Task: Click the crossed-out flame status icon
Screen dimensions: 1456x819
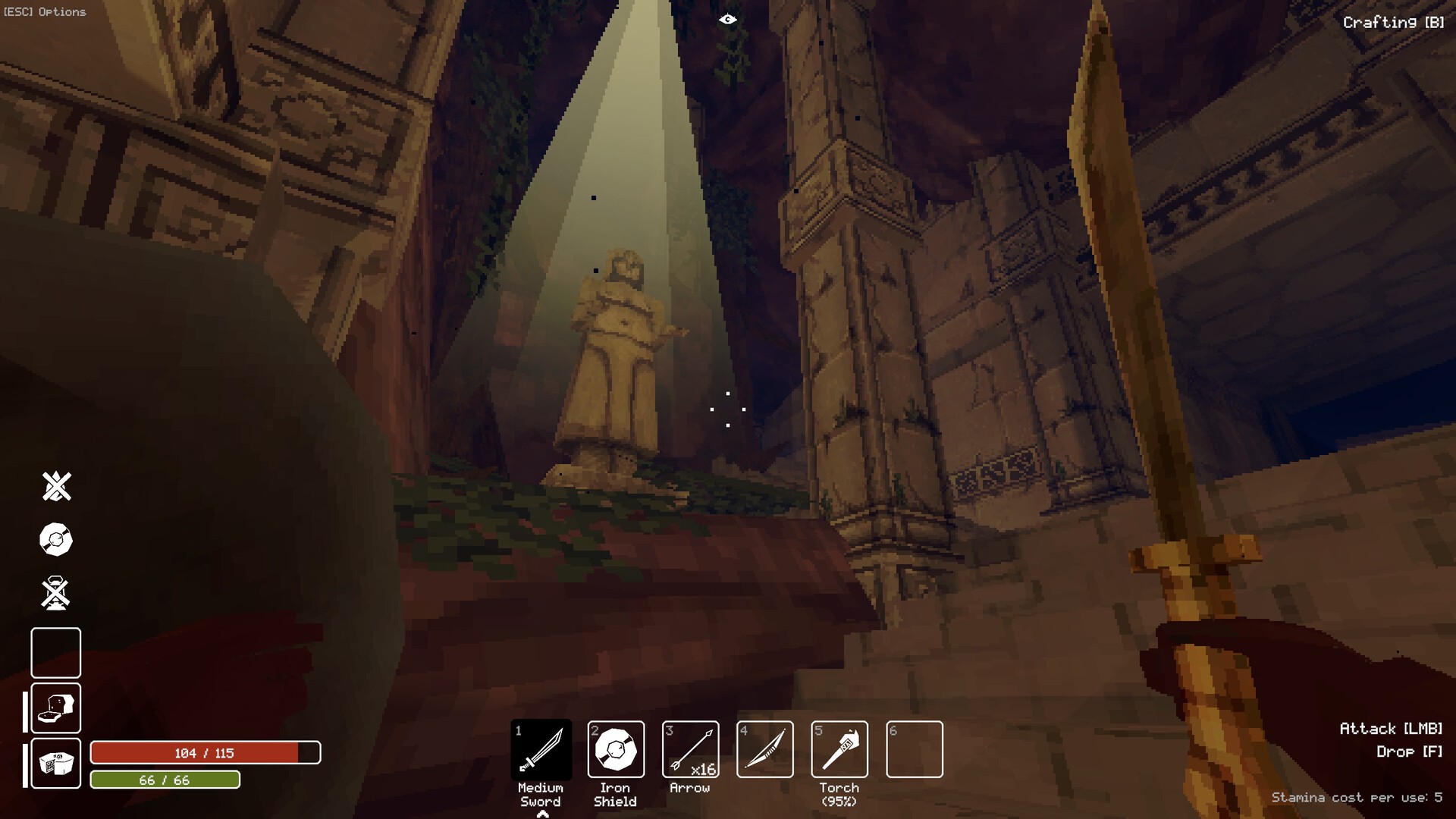Action: (x=56, y=486)
